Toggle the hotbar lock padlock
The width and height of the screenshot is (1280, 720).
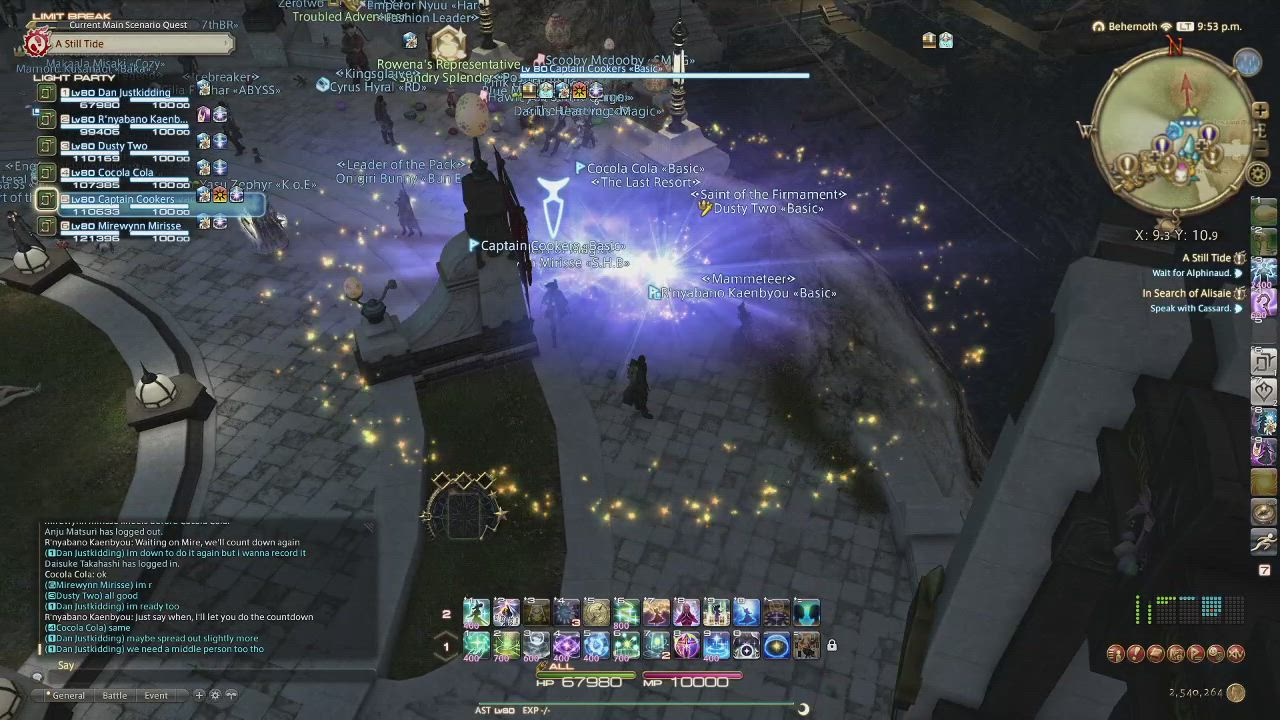(x=831, y=646)
